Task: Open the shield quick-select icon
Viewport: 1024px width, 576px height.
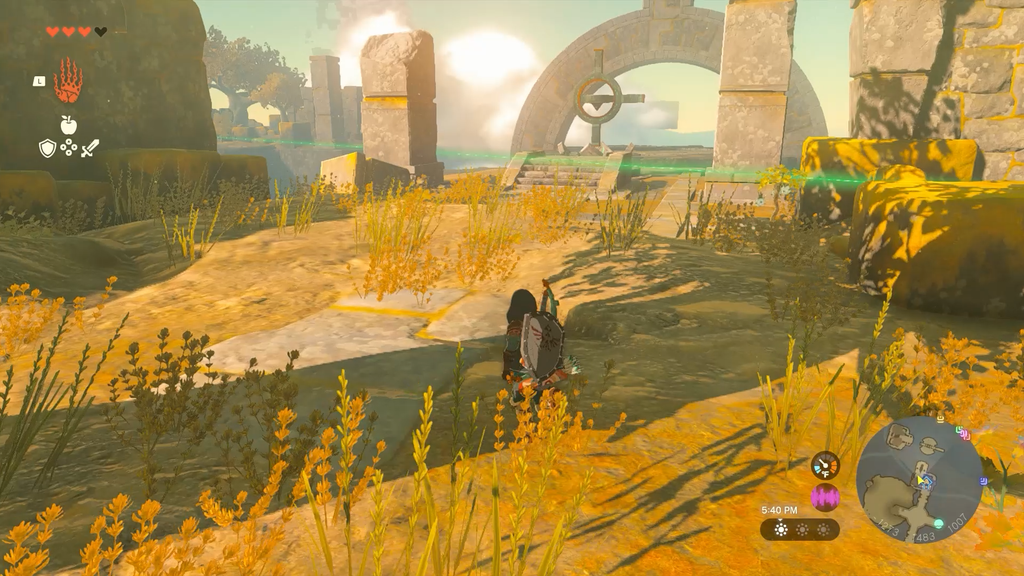Action: (47, 148)
